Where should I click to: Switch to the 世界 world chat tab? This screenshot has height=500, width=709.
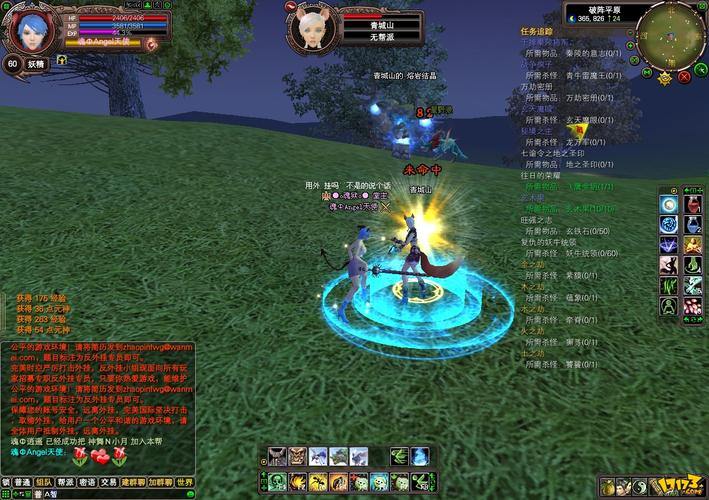pyautogui.click(x=184, y=481)
